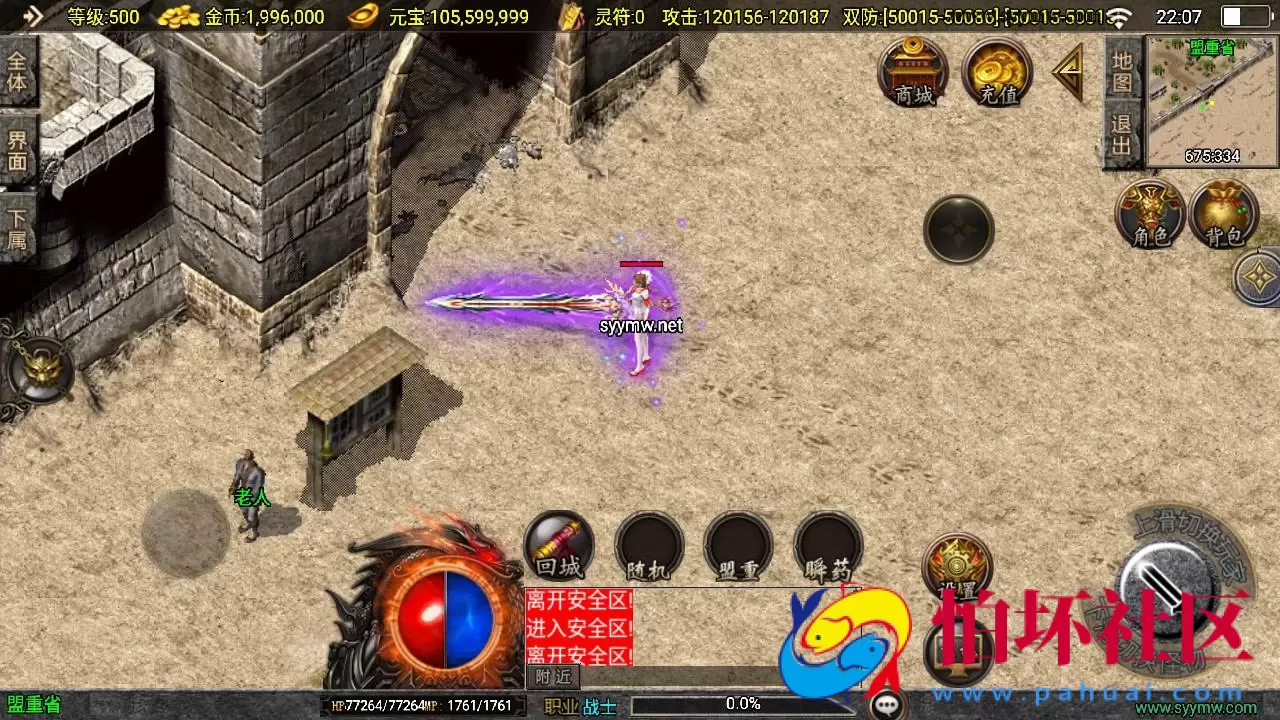Viewport: 1280px width, 720px height.
Task: Open the 背包 backpack icon
Action: [1222, 215]
